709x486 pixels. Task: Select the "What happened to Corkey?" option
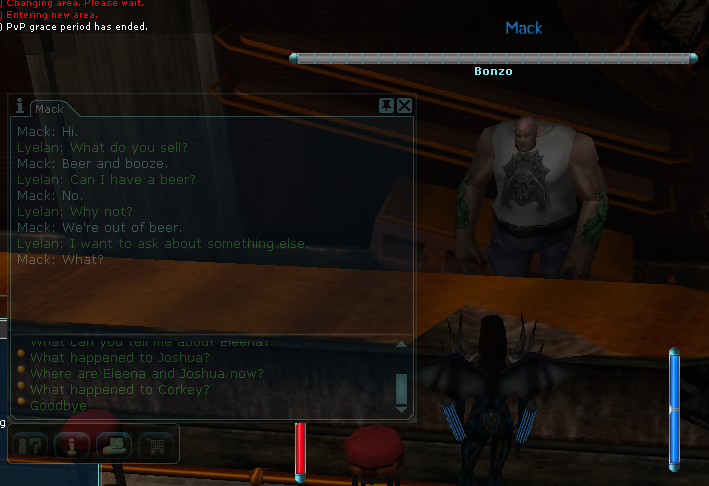pos(119,390)
